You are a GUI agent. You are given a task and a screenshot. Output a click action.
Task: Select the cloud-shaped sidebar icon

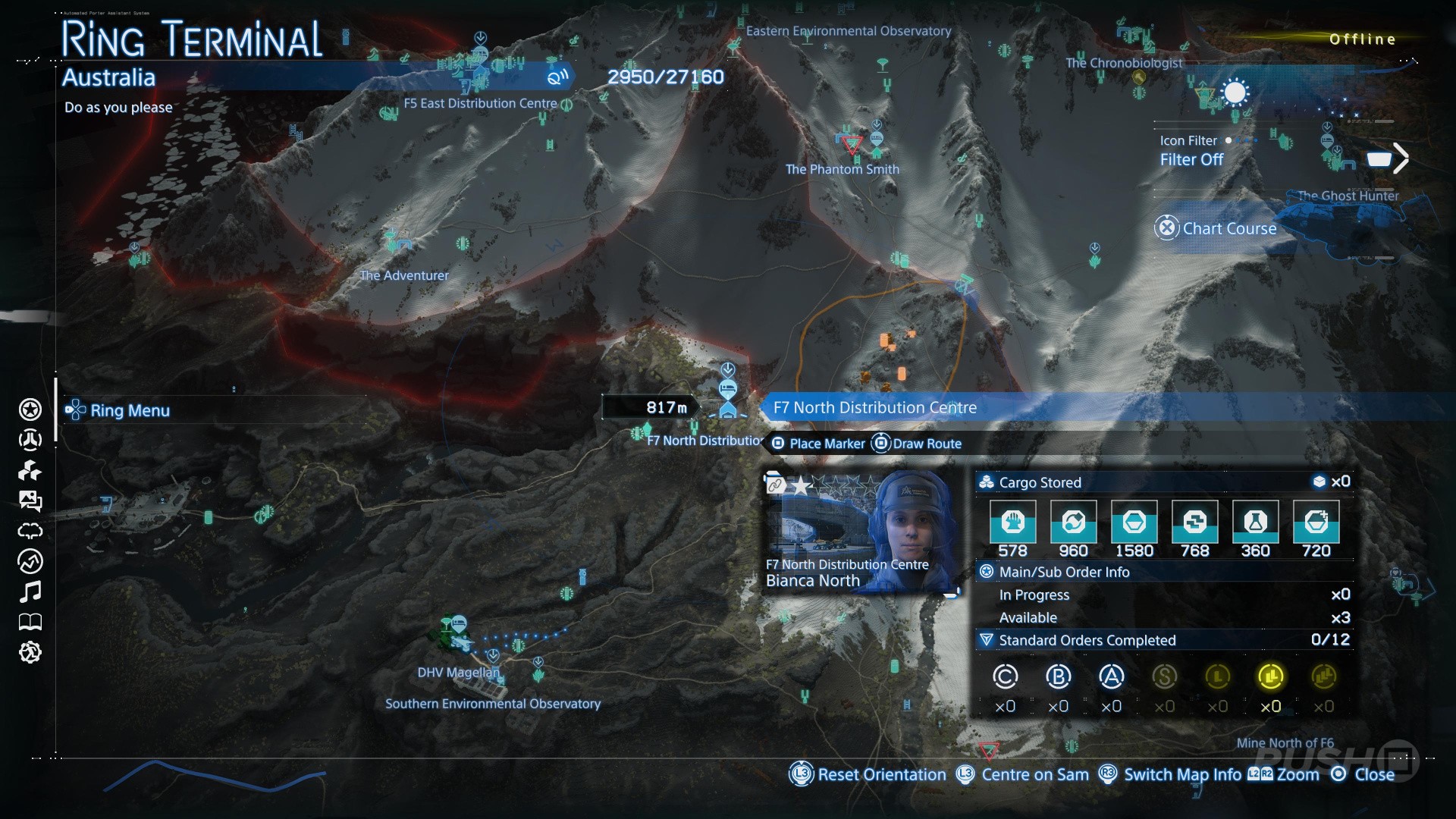coord(30,531)
